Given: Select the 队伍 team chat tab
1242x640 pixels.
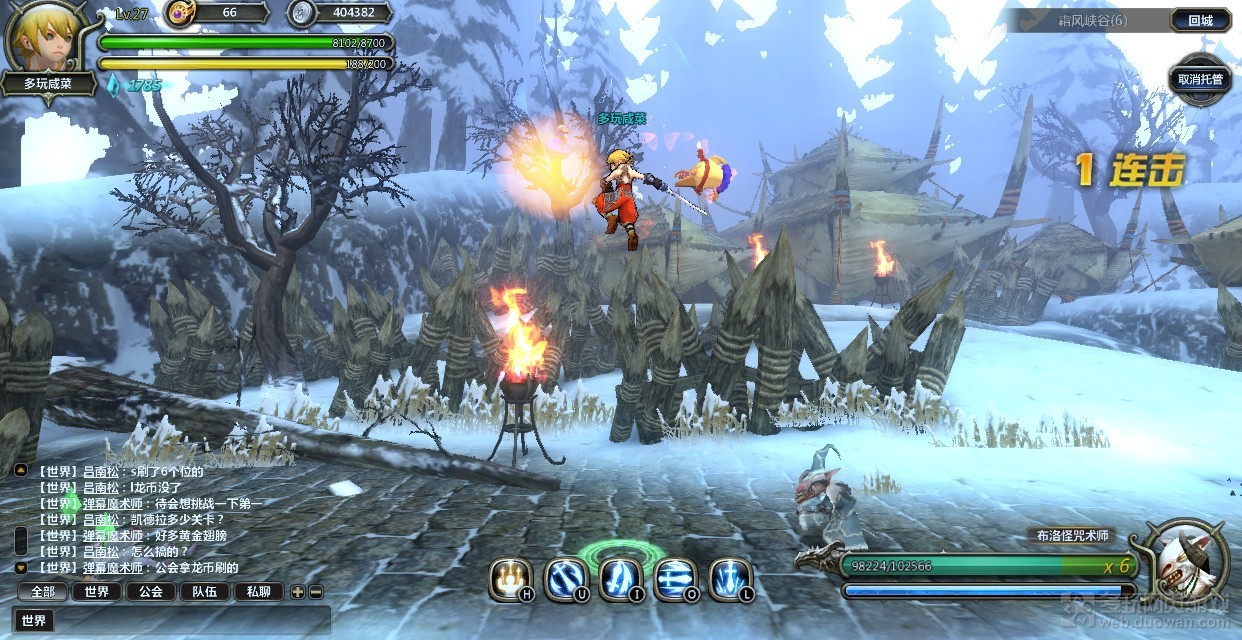Looking at the screenshot, I should click(x=205, y=591).
